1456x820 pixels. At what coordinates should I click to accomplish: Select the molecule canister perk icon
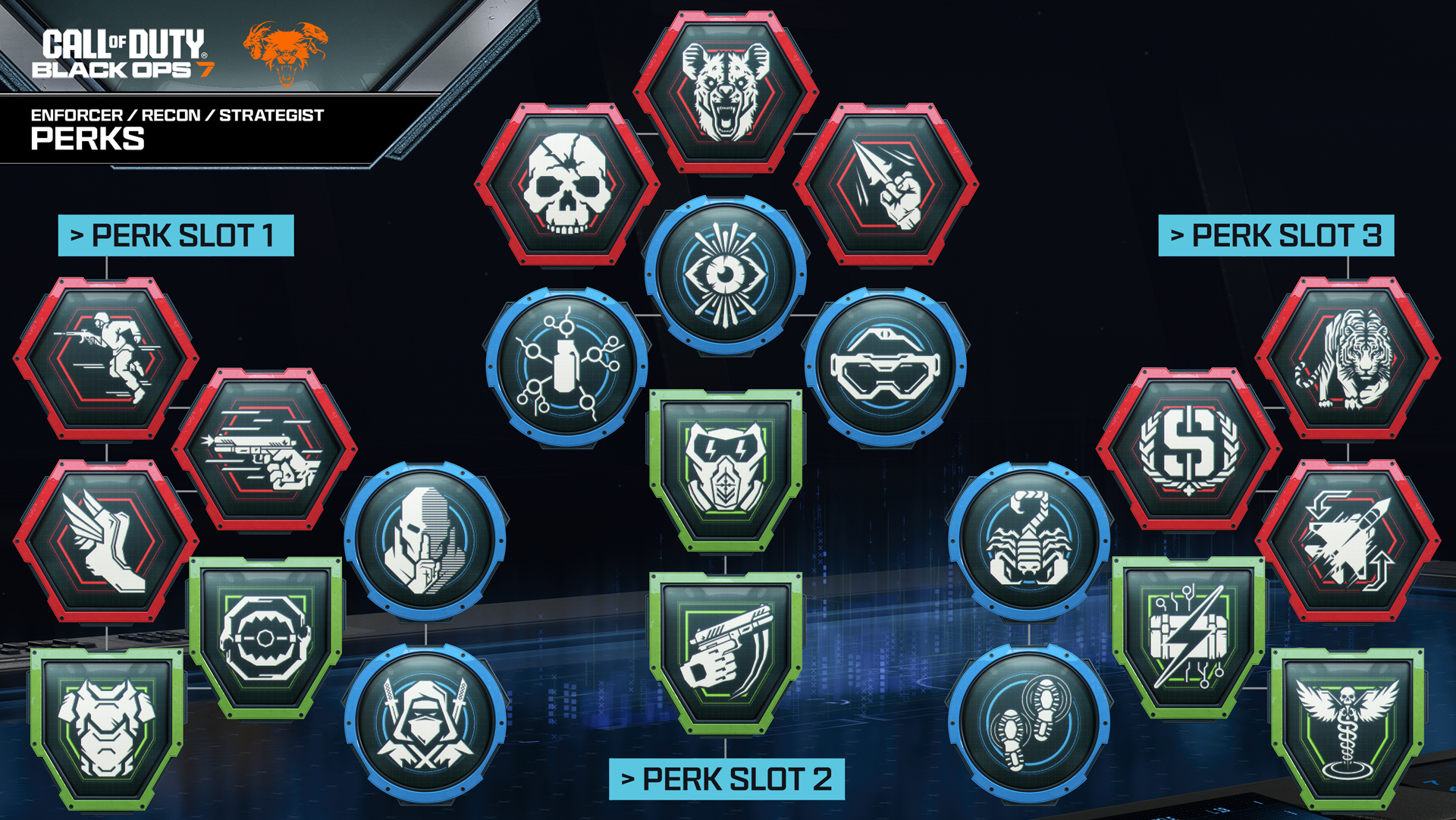coord(567,366)
